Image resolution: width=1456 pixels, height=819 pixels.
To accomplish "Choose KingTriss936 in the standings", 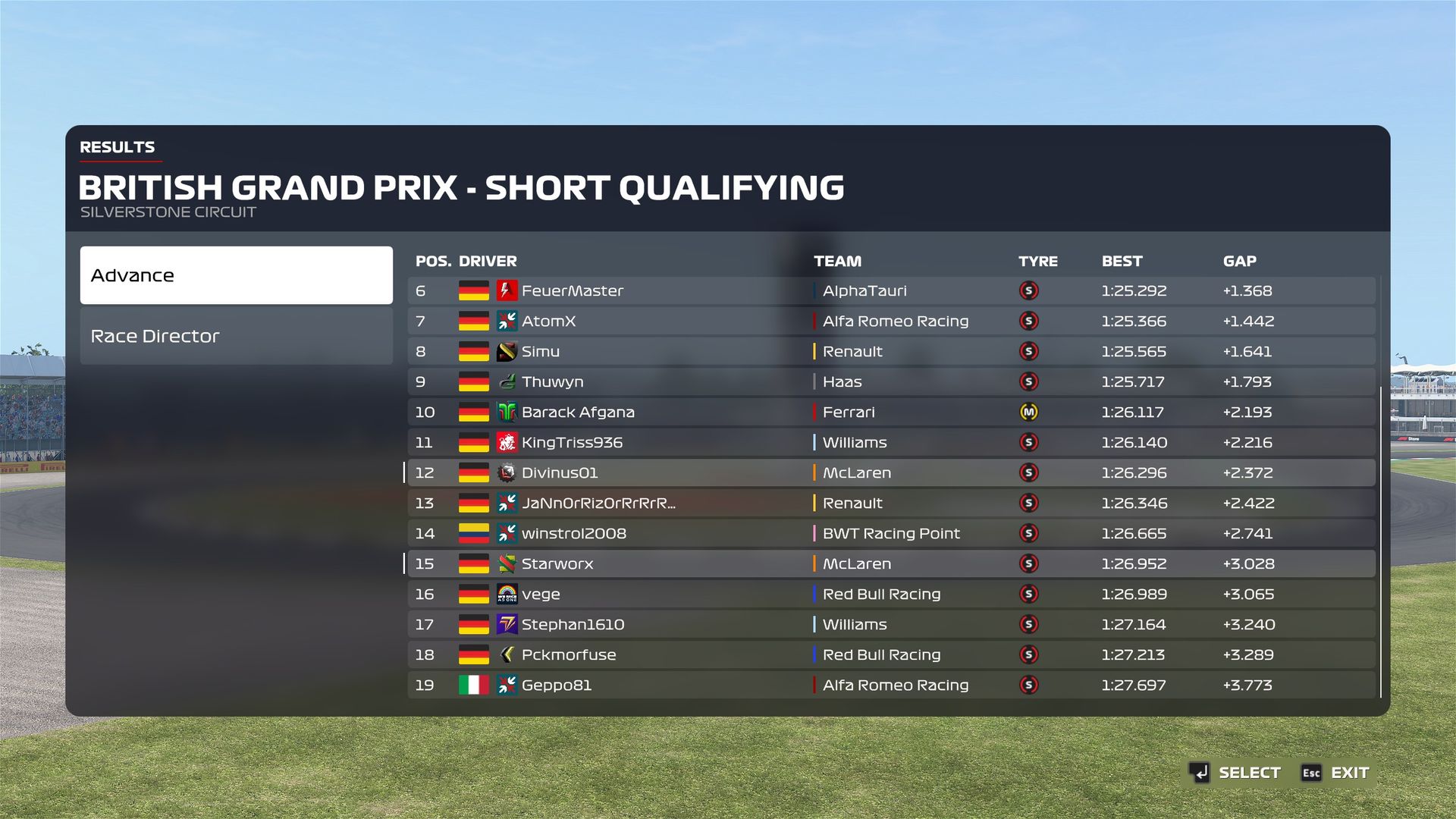I will pos(891,442).
